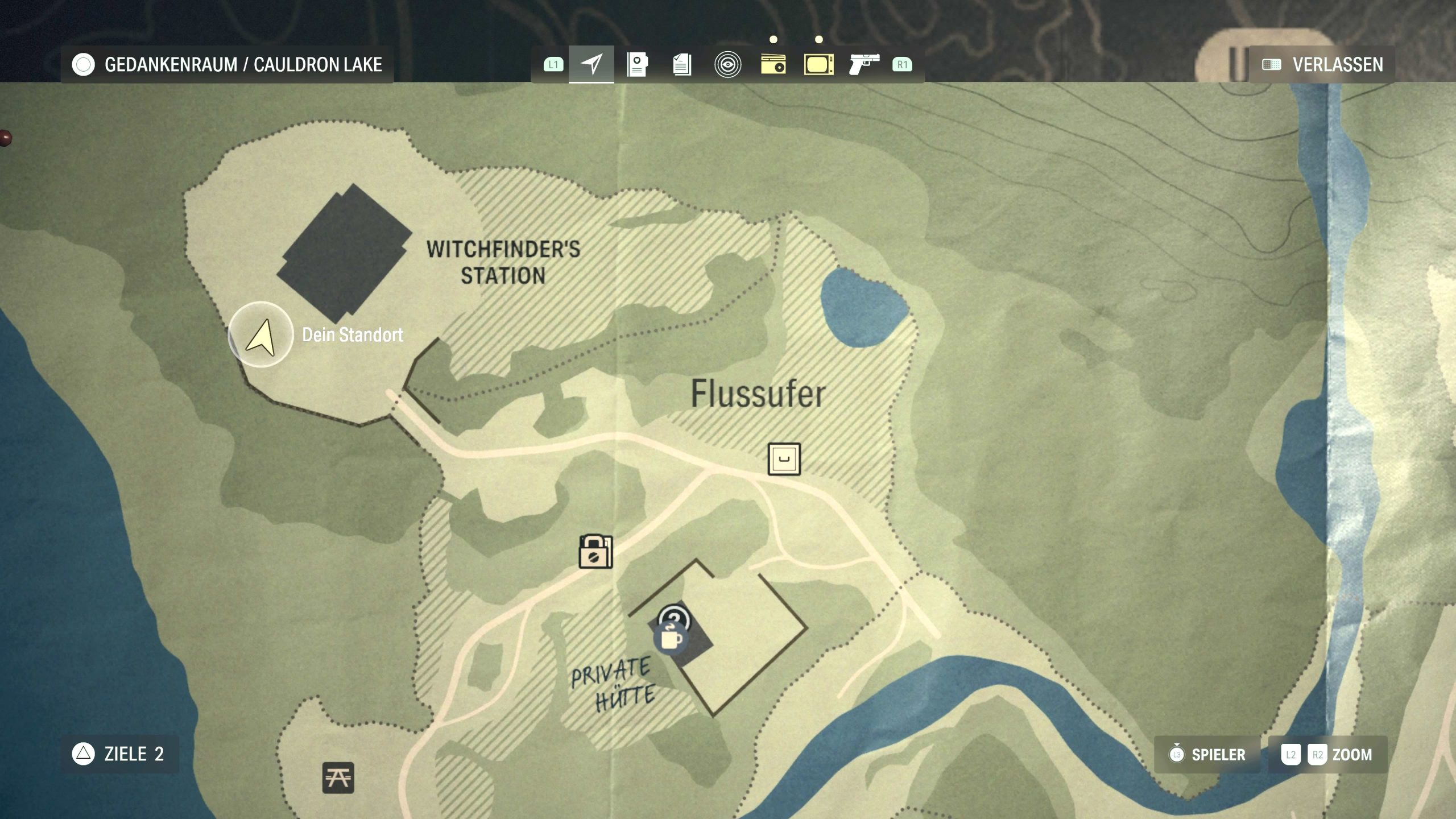Click the padlock stash marker on the map
The height and width of the screenshot is (819, 1456).
595,551
